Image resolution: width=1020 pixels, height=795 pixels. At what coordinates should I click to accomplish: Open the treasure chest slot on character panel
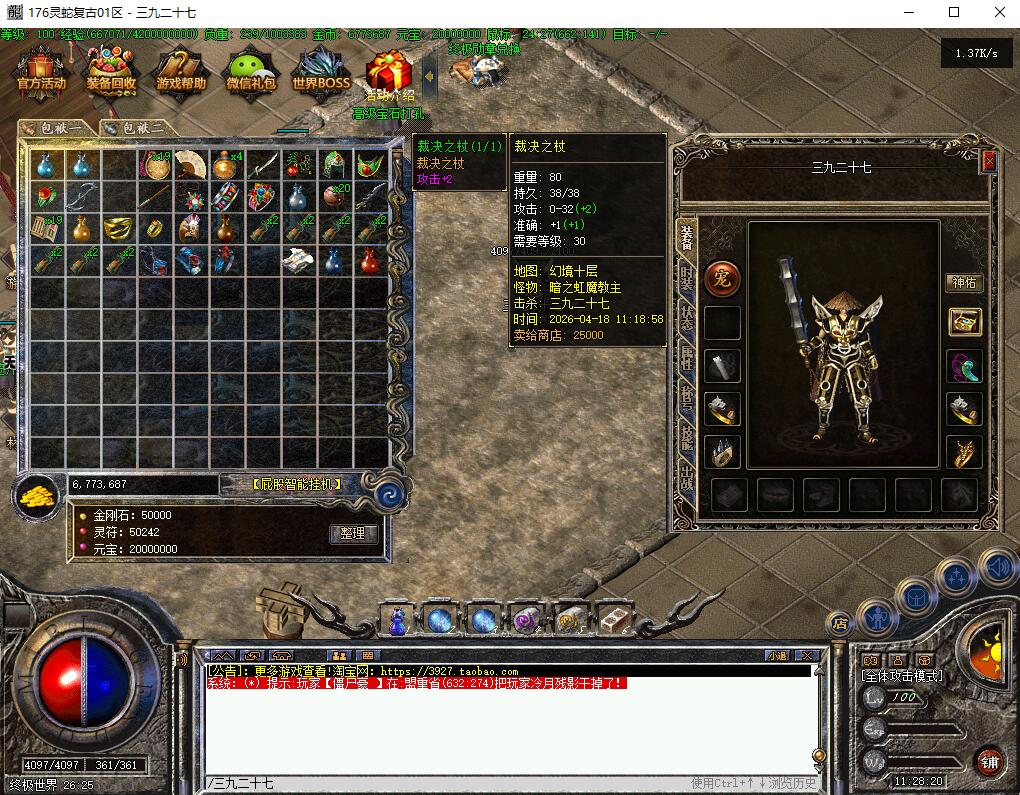coord(965,322)
